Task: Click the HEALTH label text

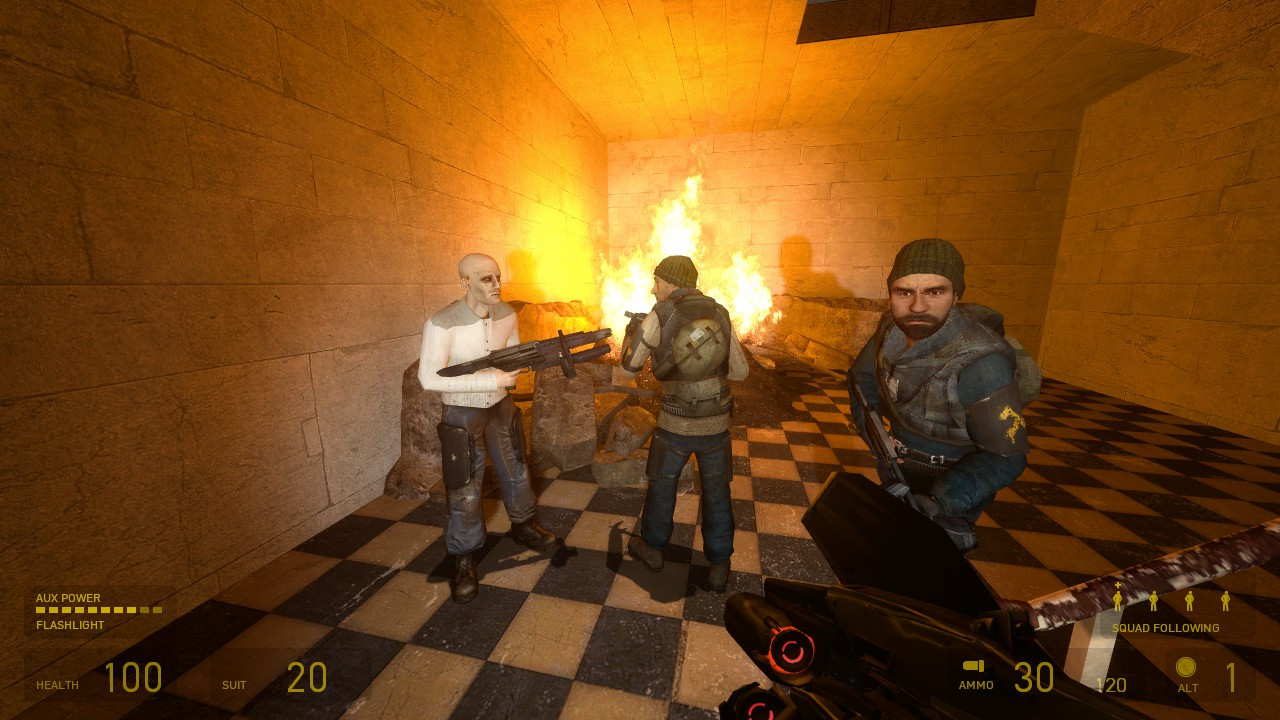Action: click(57, 685)
